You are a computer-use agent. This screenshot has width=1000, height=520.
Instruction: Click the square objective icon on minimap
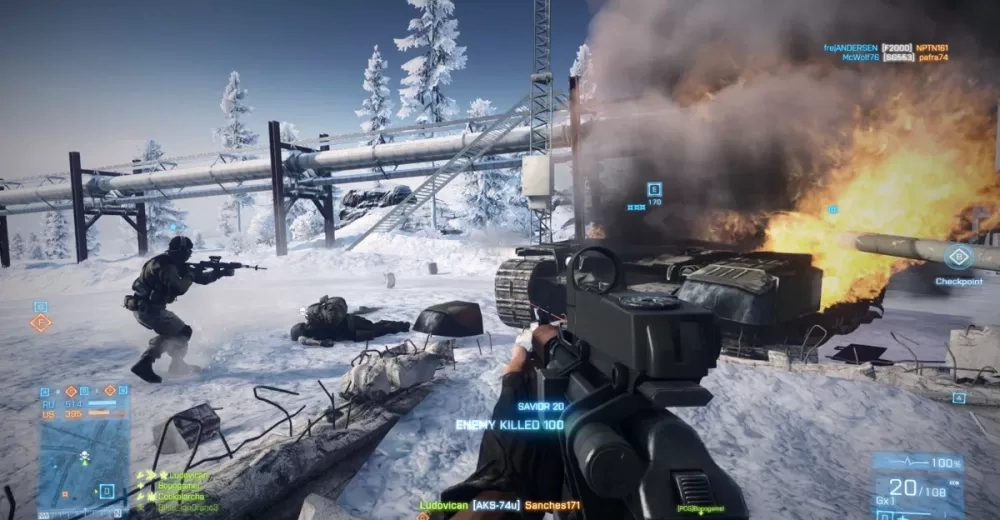click(x=105, y=490)
